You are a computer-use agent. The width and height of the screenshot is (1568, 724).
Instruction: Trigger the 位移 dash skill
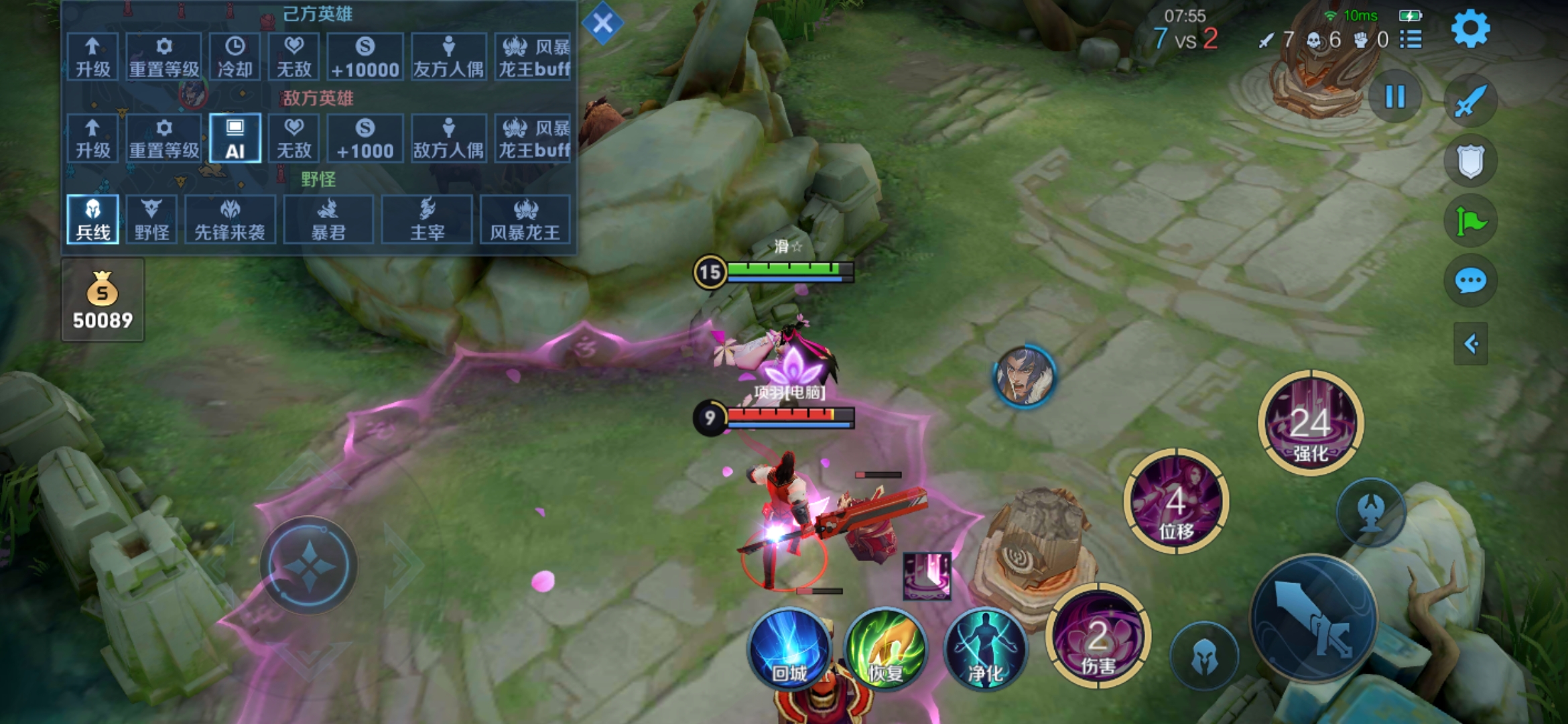(x=1176, y=501)
